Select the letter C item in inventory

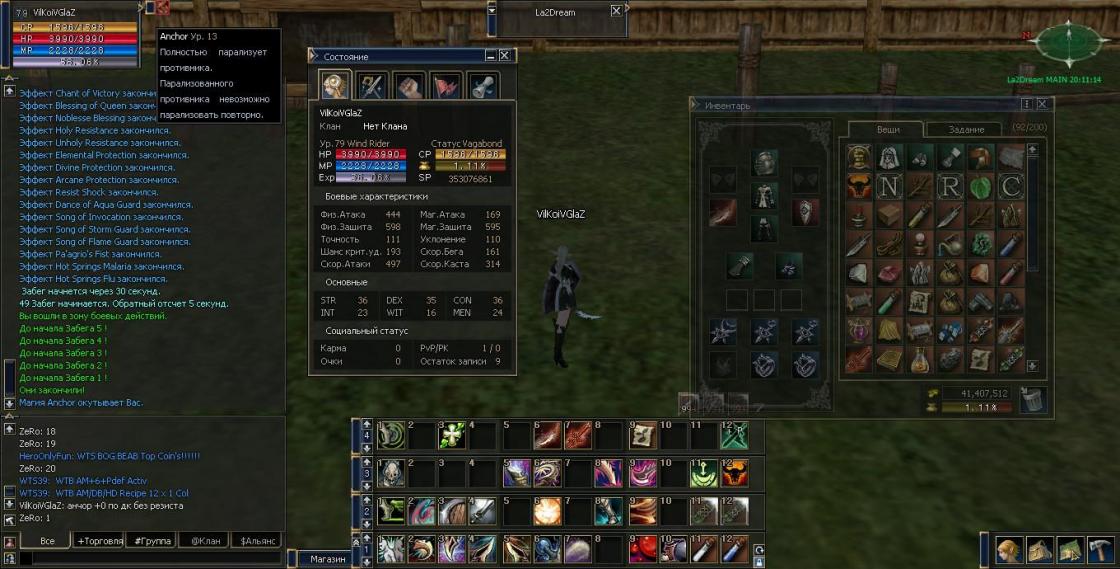point(1011,187)
